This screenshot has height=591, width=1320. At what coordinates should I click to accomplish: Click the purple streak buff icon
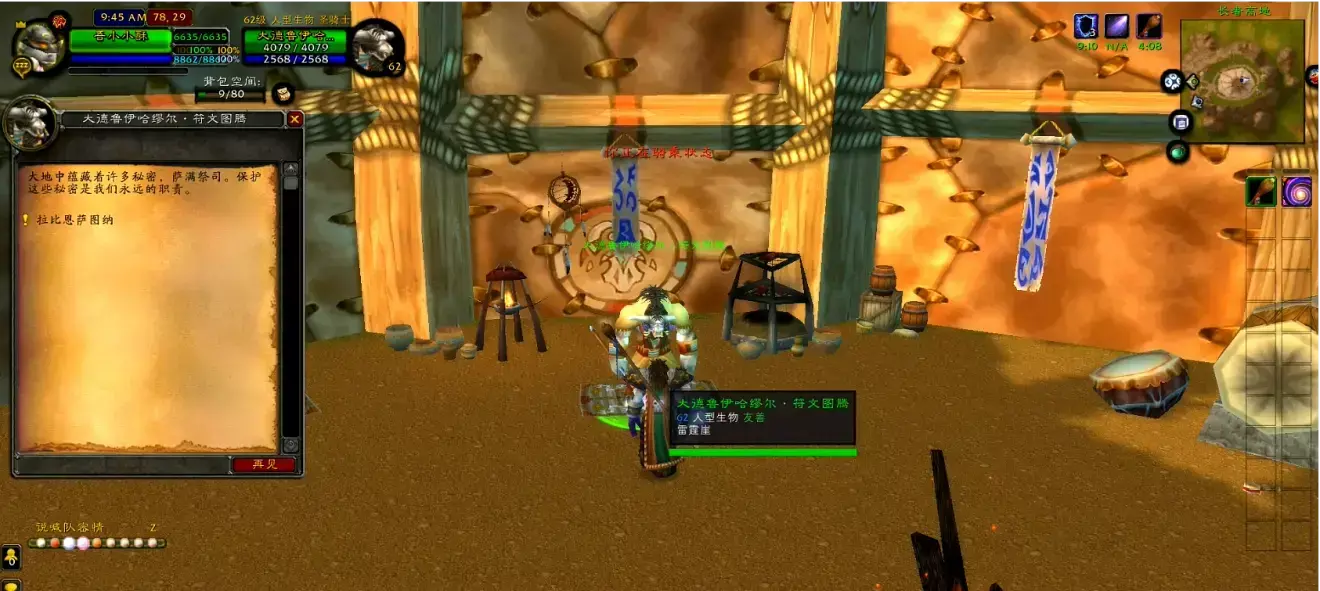(x=1117, y=26)
